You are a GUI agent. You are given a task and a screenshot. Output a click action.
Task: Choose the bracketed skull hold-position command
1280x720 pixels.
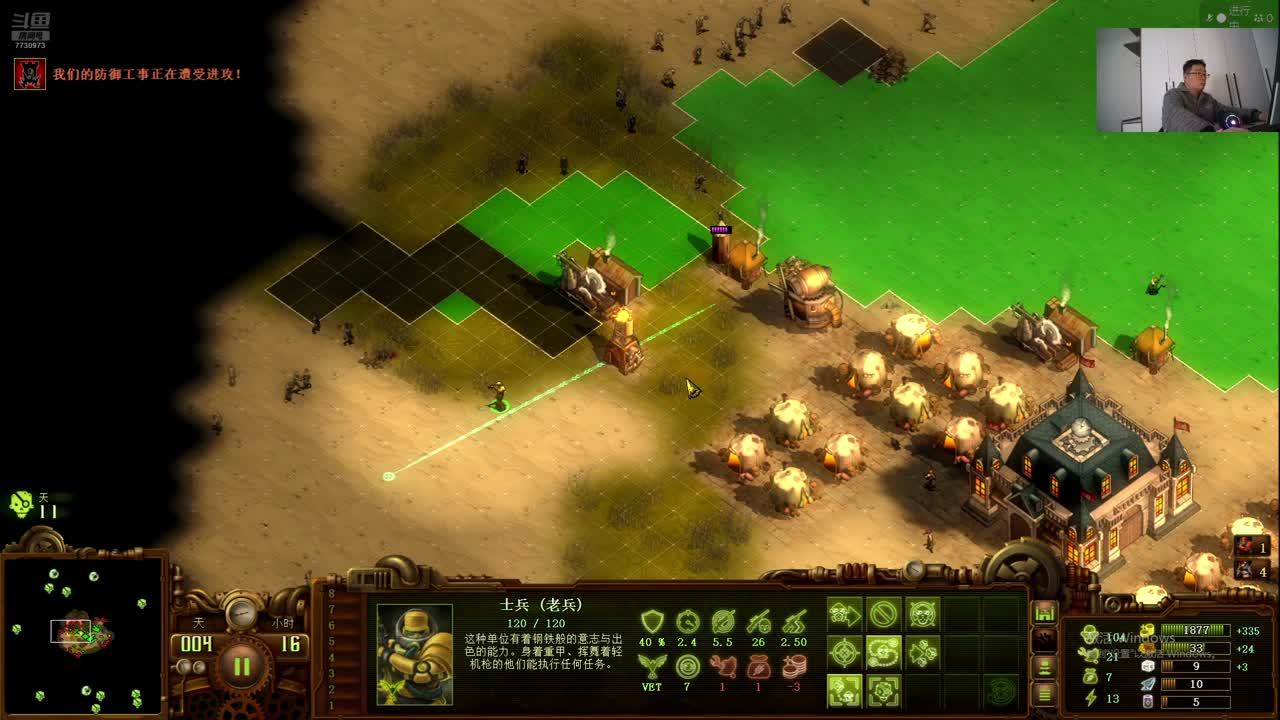tap(883, 690)
